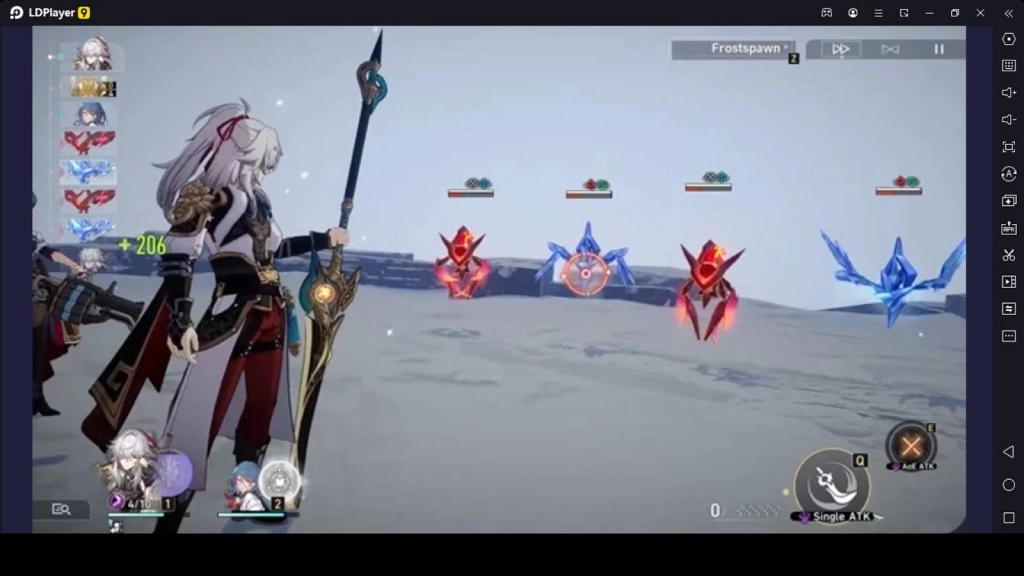1024x576 pixels.
Task: Activate the AoE ATK skill
Action: pos(910,446)
